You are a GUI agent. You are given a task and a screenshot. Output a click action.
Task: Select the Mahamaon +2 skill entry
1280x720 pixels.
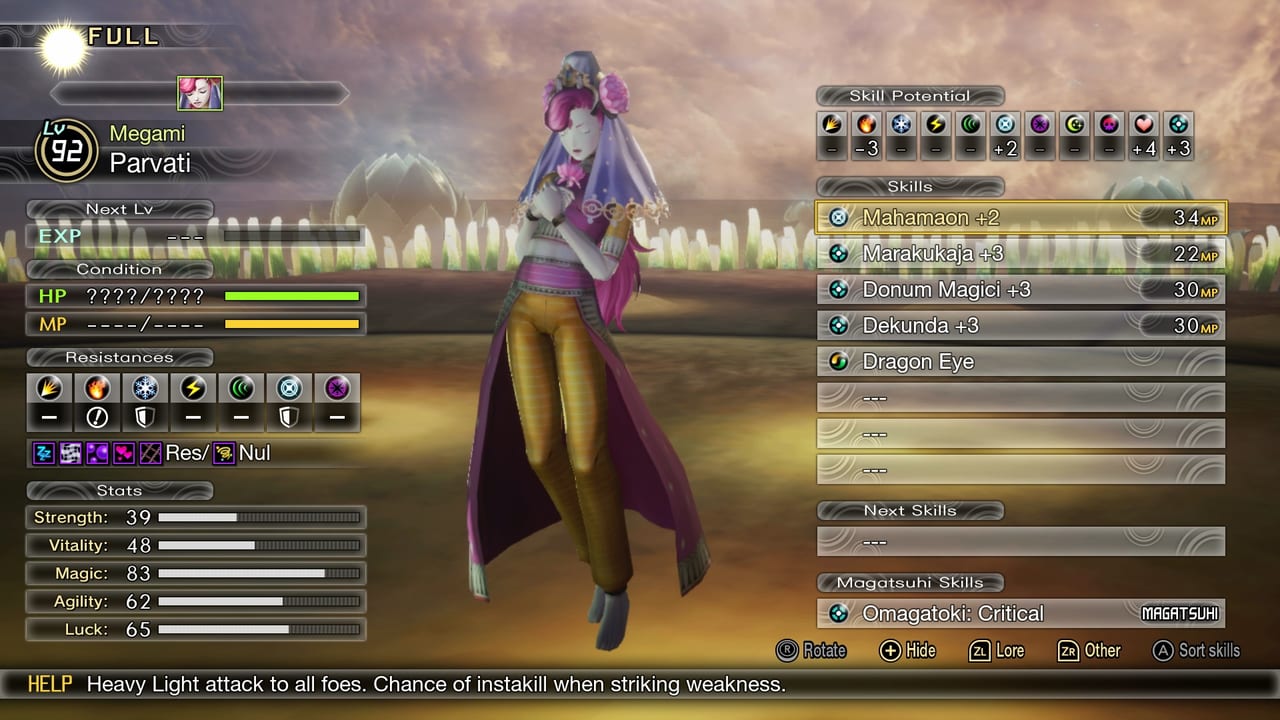click(x=1020, y=217)
